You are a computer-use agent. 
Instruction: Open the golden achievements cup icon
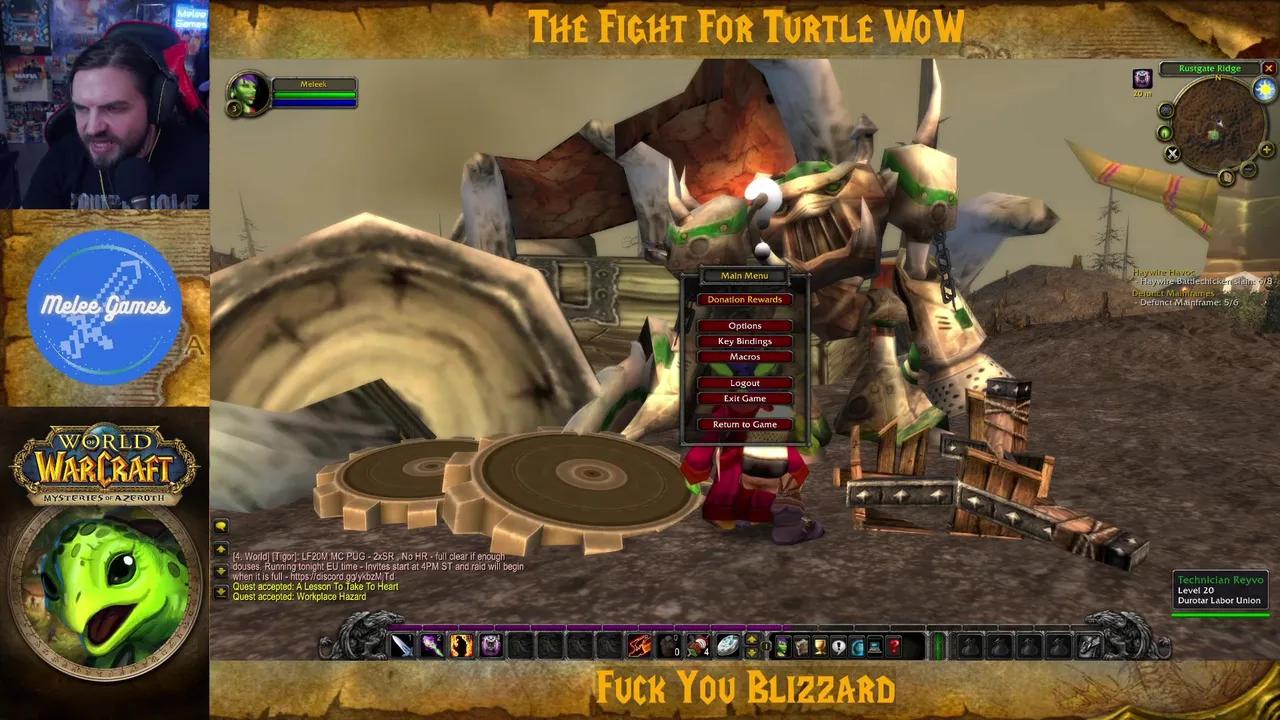[820, 645]
